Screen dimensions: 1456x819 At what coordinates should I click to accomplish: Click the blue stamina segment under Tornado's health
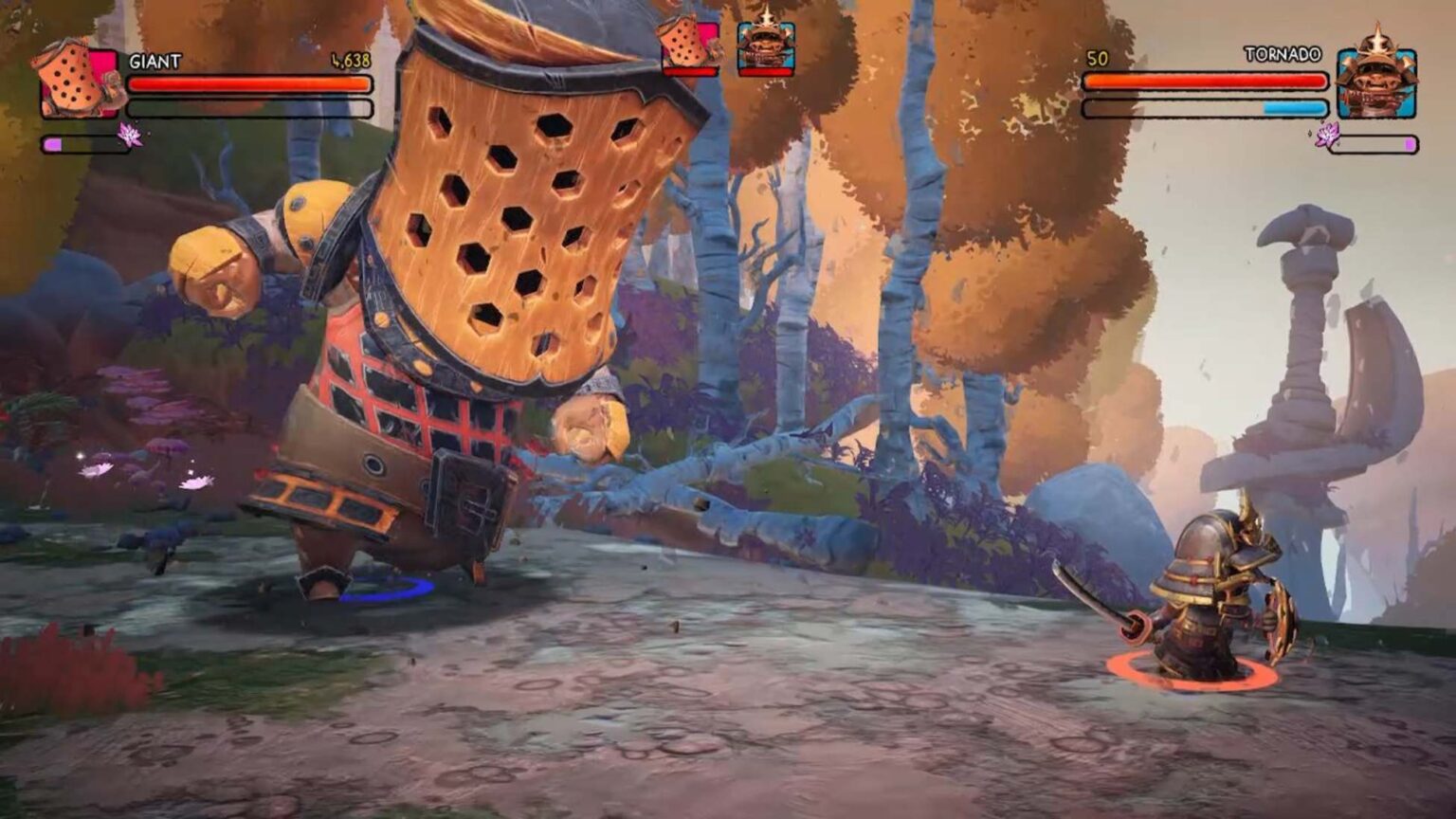[x=1294, y=107]
